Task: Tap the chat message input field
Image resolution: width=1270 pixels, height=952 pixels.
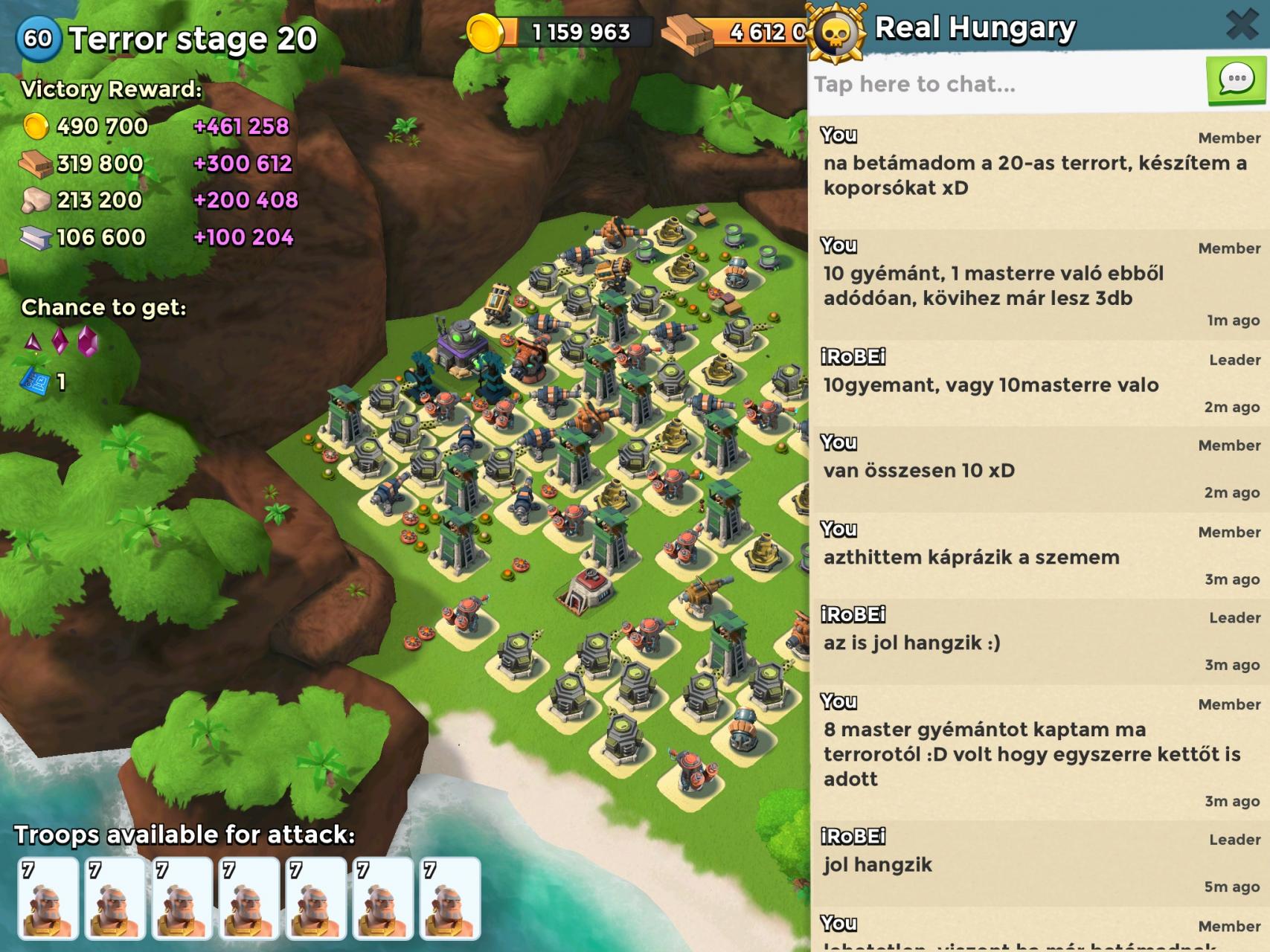Action: point(1004,84)
